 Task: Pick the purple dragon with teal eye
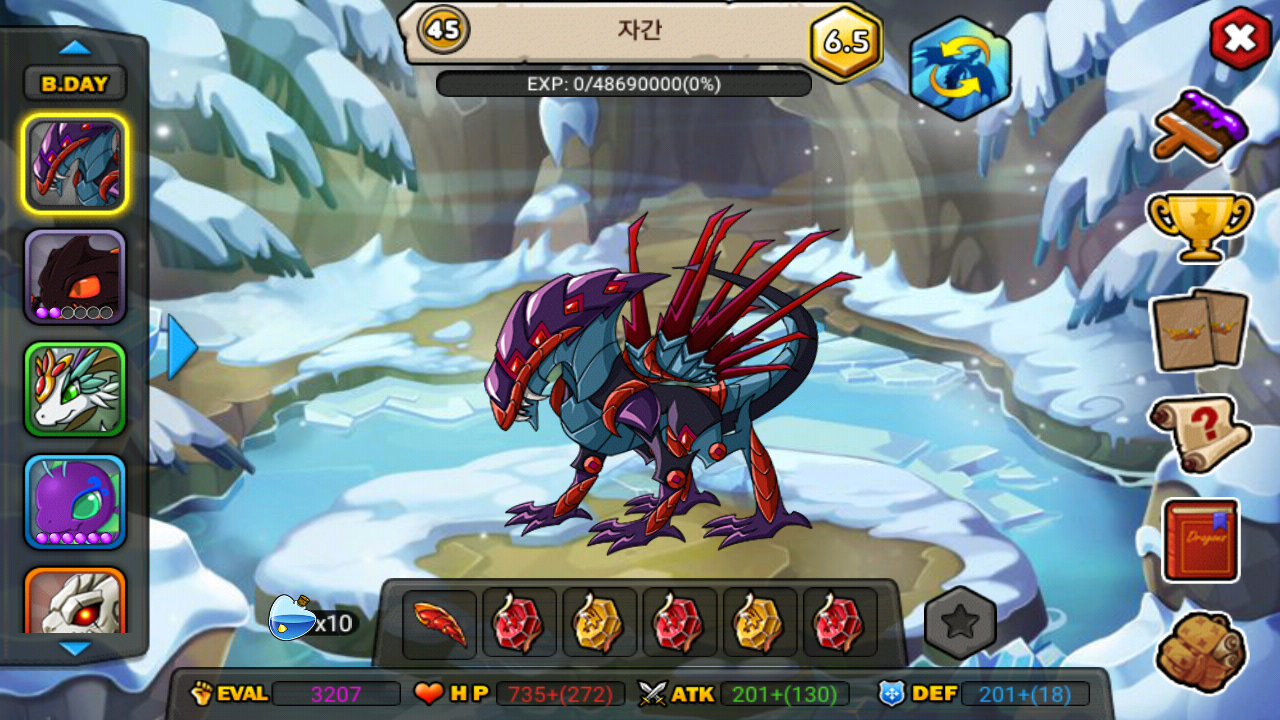[x=75, y=502]
